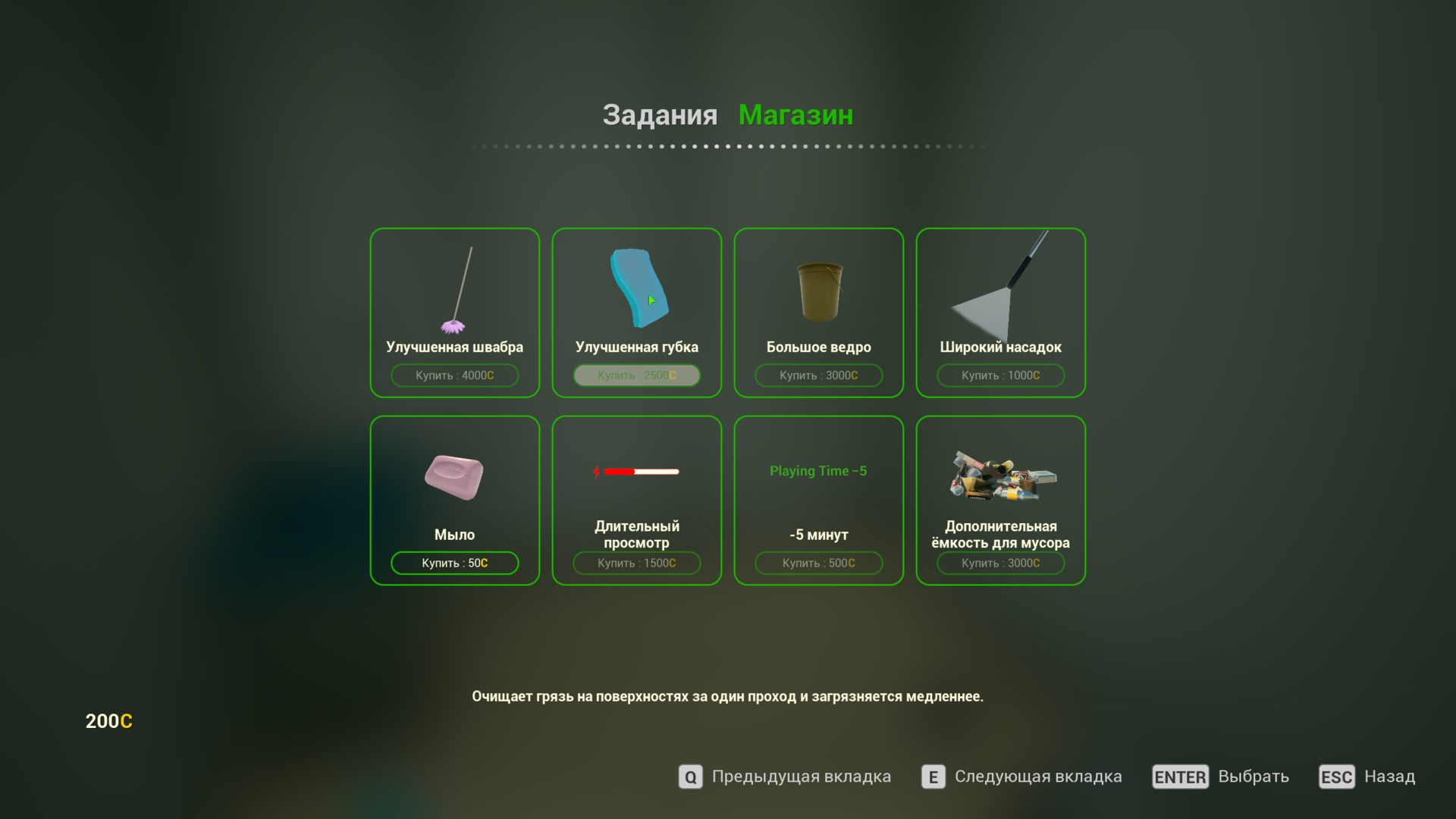Click the Большое ведро bucket image

[819, 292]
